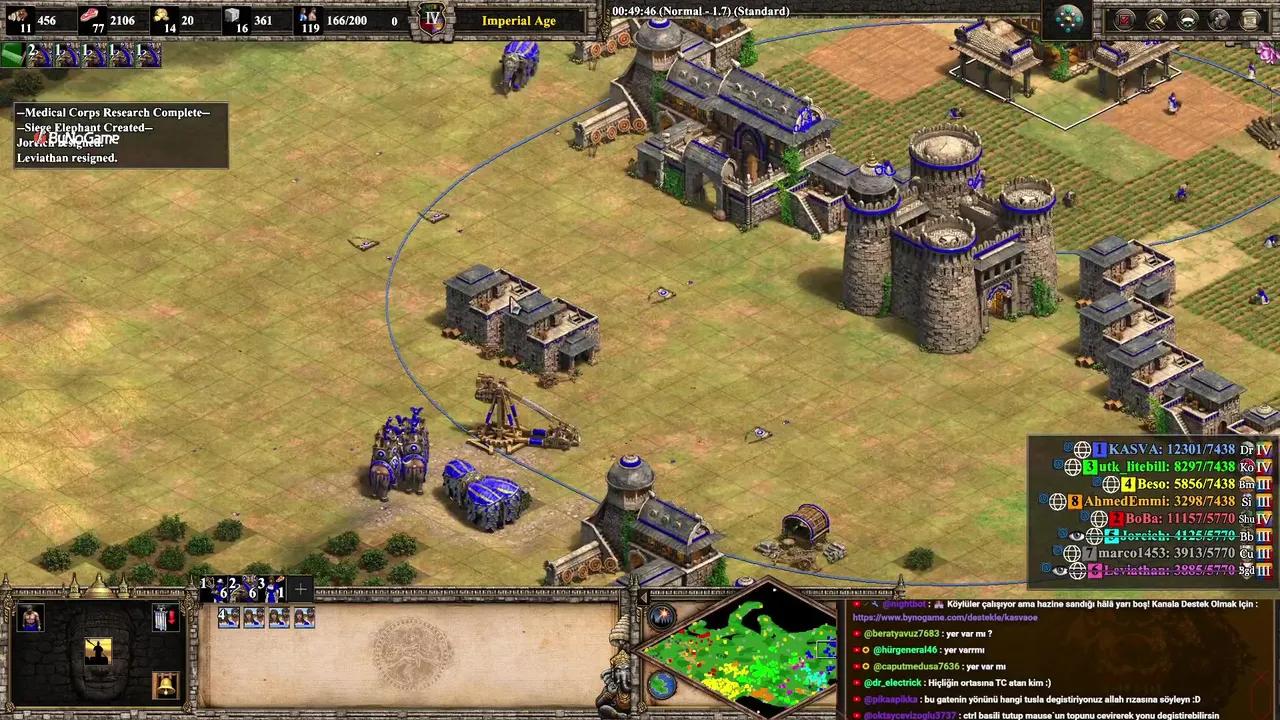Select the shirtless villager command icon
The image size is (1280, 720).
coord(30,618)
